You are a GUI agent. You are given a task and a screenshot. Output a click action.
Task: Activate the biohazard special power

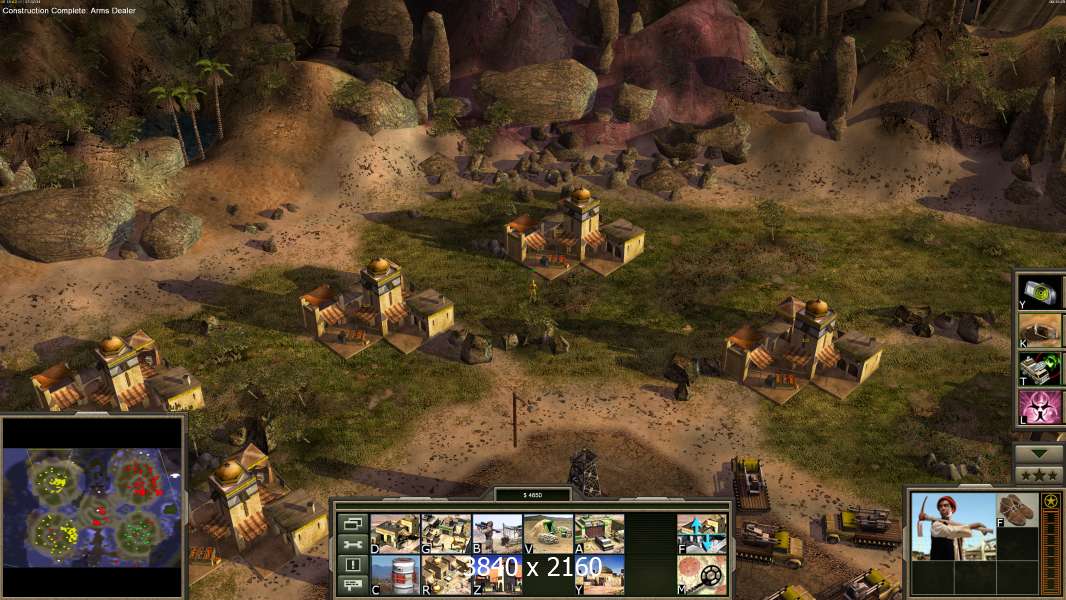1040,408
